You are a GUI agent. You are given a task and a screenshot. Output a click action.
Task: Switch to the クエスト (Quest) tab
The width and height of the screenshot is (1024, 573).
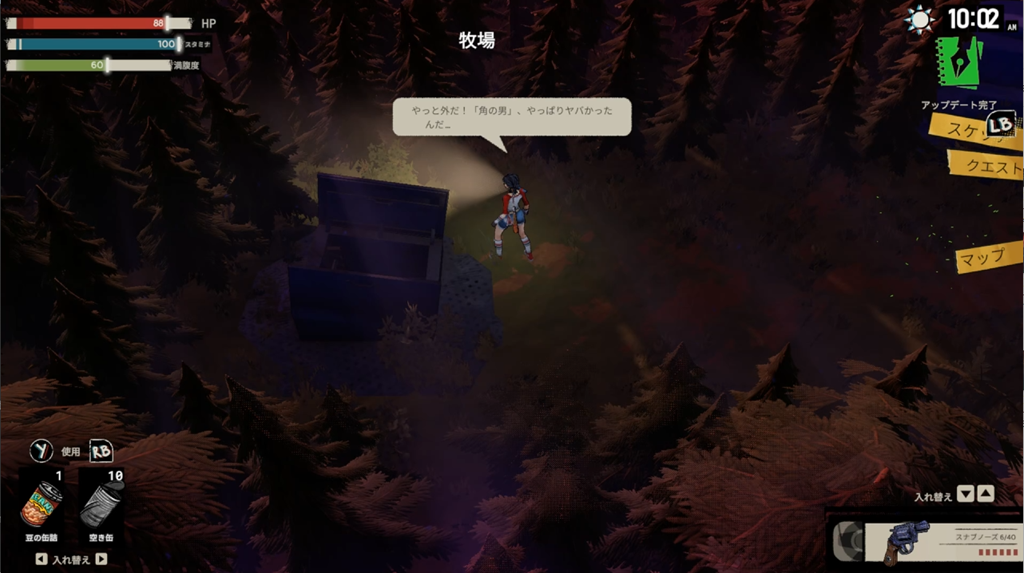coord(985,165)
